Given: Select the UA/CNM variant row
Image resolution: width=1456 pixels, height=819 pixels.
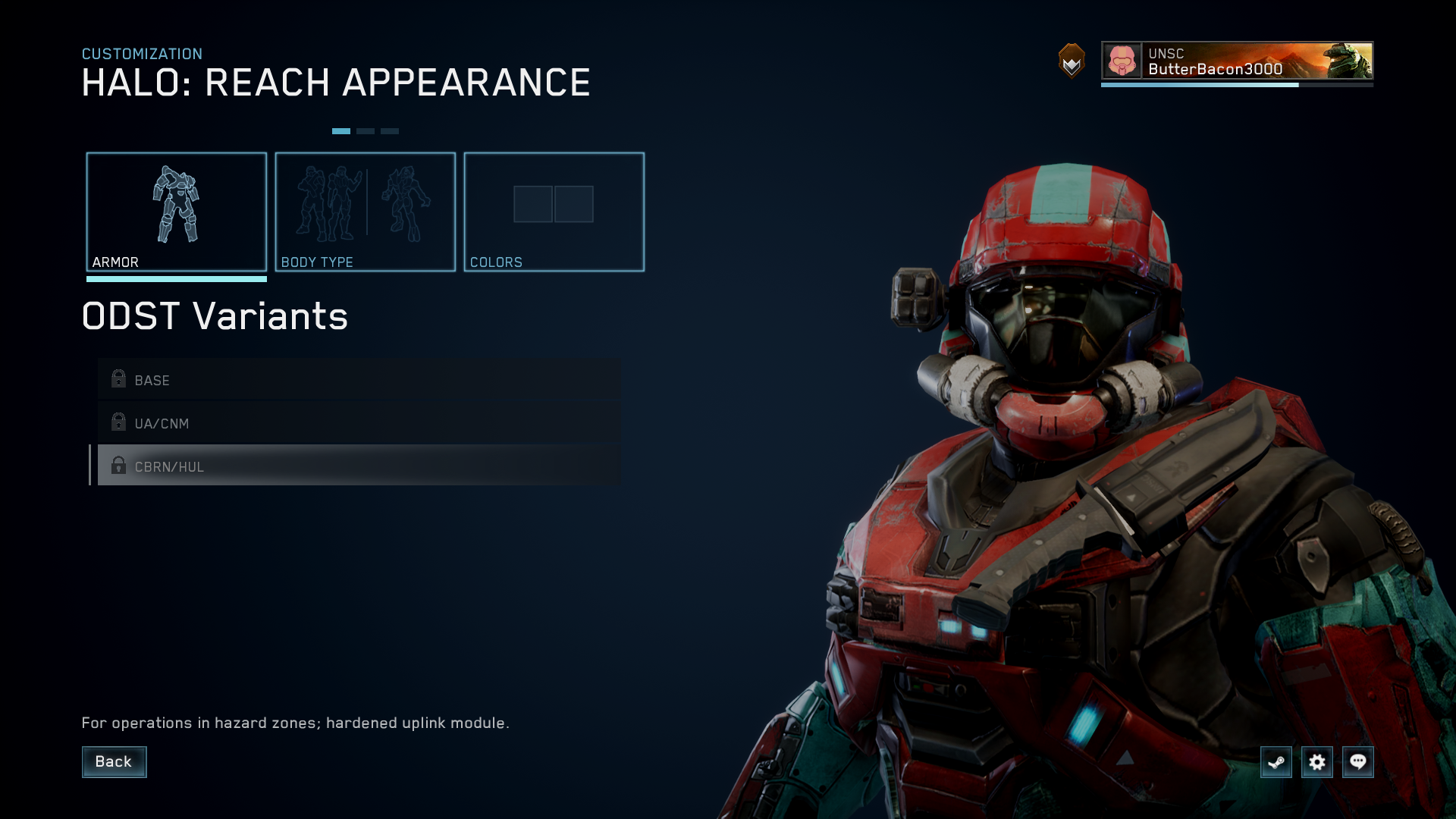Looking at the screenshot, I should pyautogui.click(x=359, y=423).
